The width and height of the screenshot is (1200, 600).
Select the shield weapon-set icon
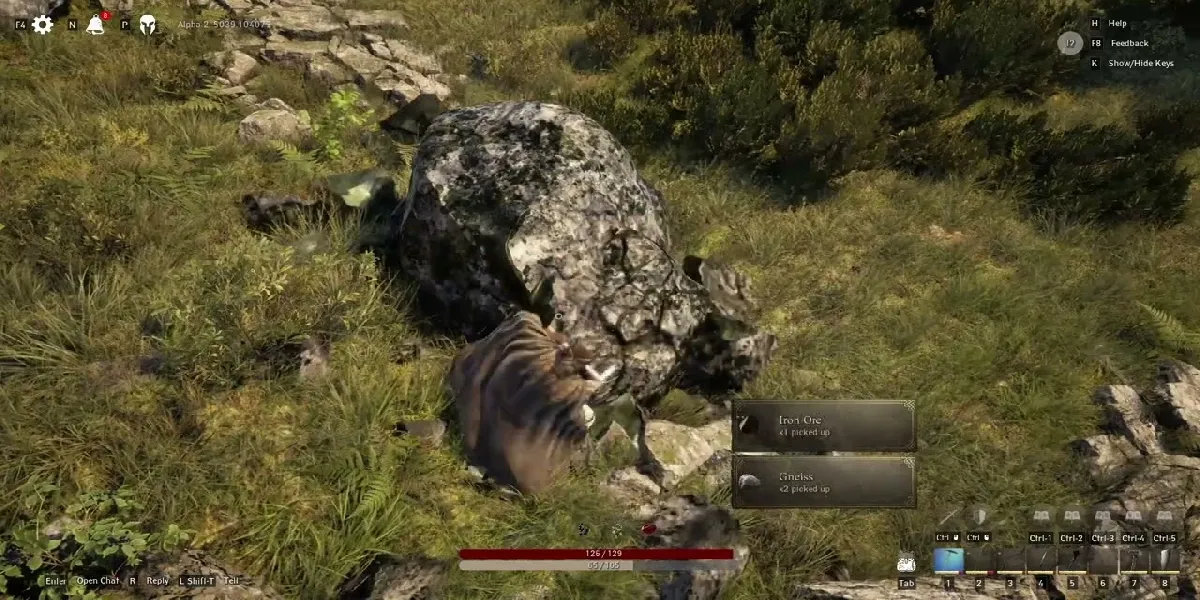(980, 516)
